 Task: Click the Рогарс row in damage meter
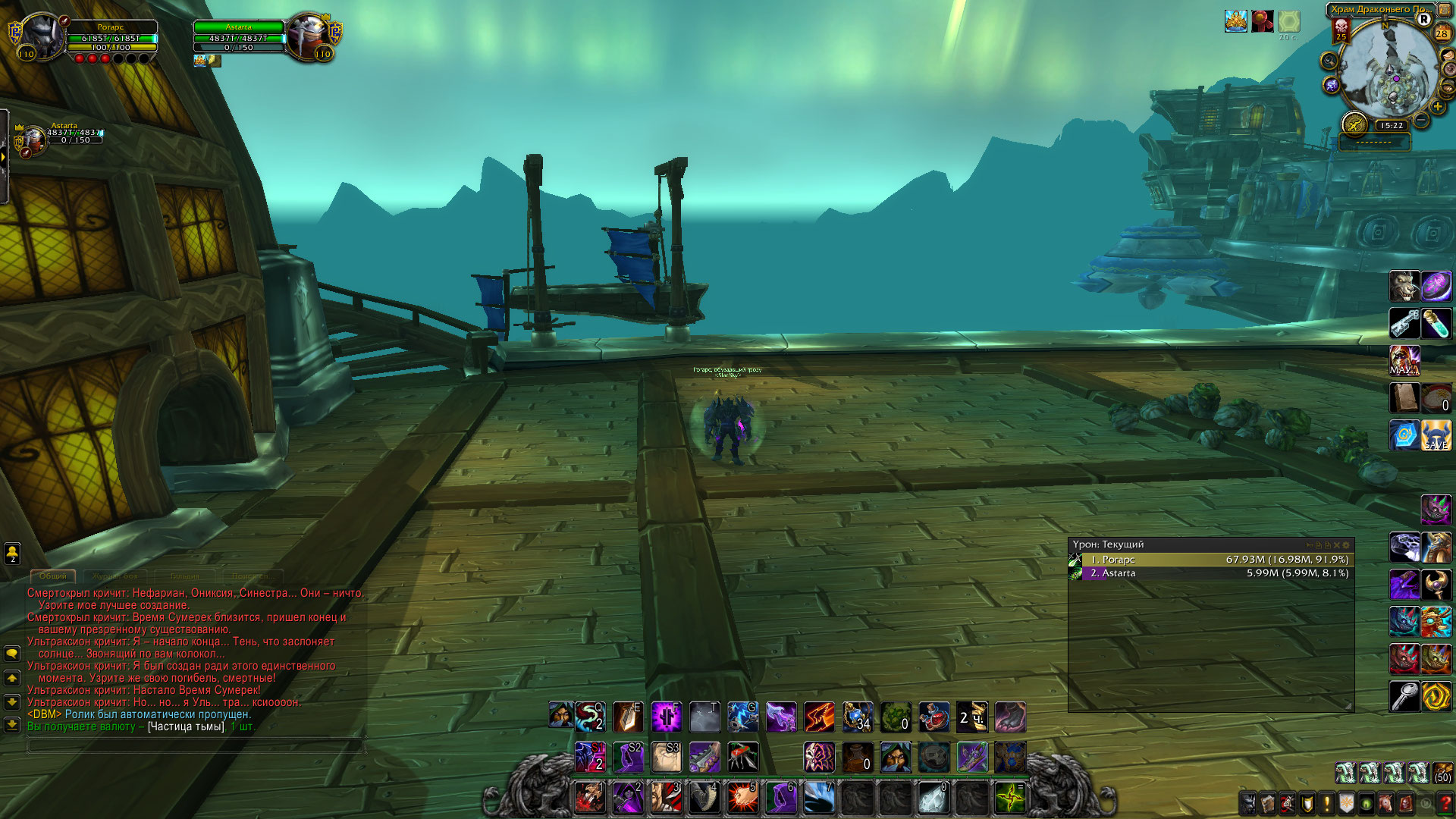(x=1210, y=560)
